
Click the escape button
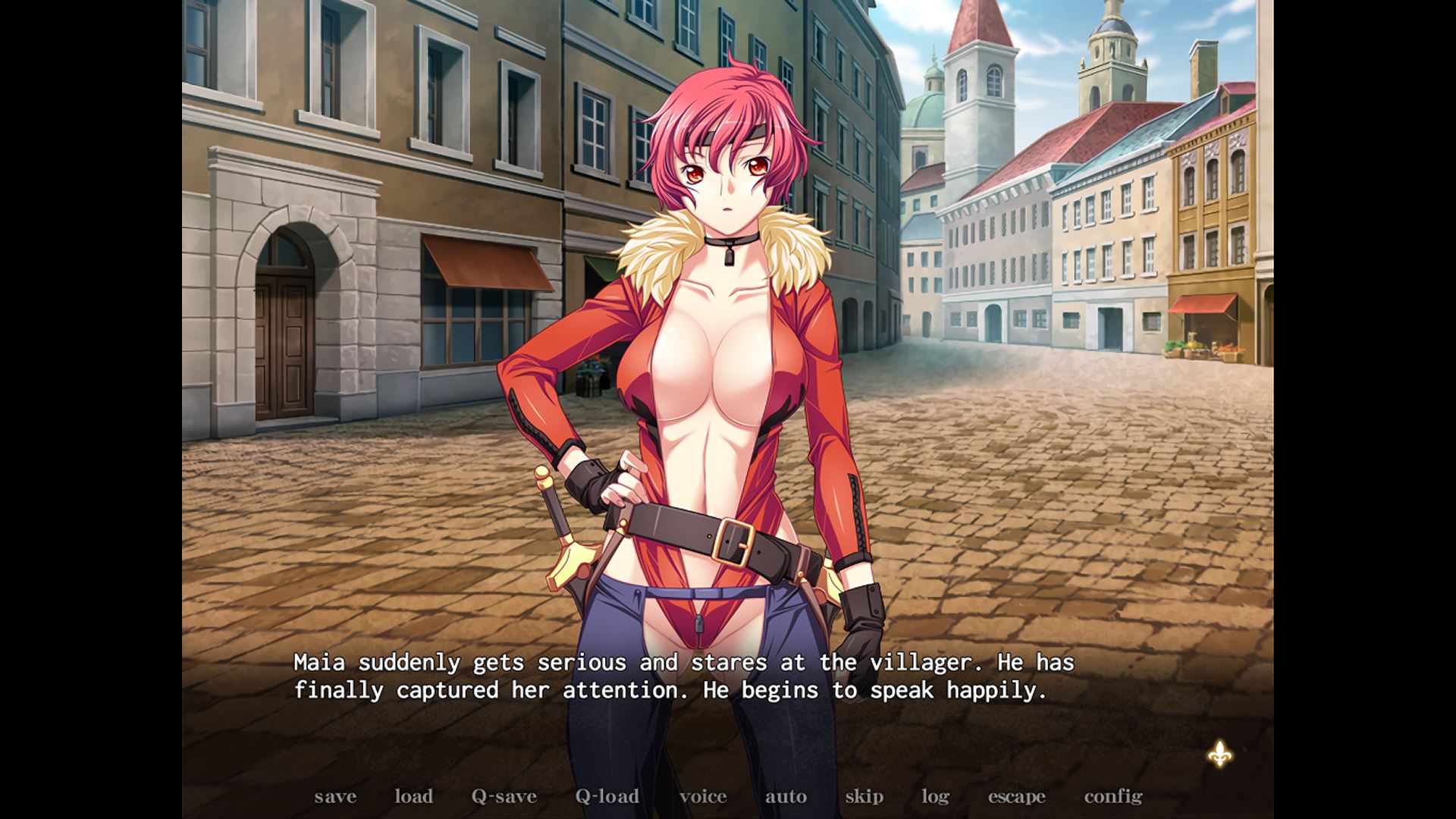pyautogui.click(x=1016, y=796)
